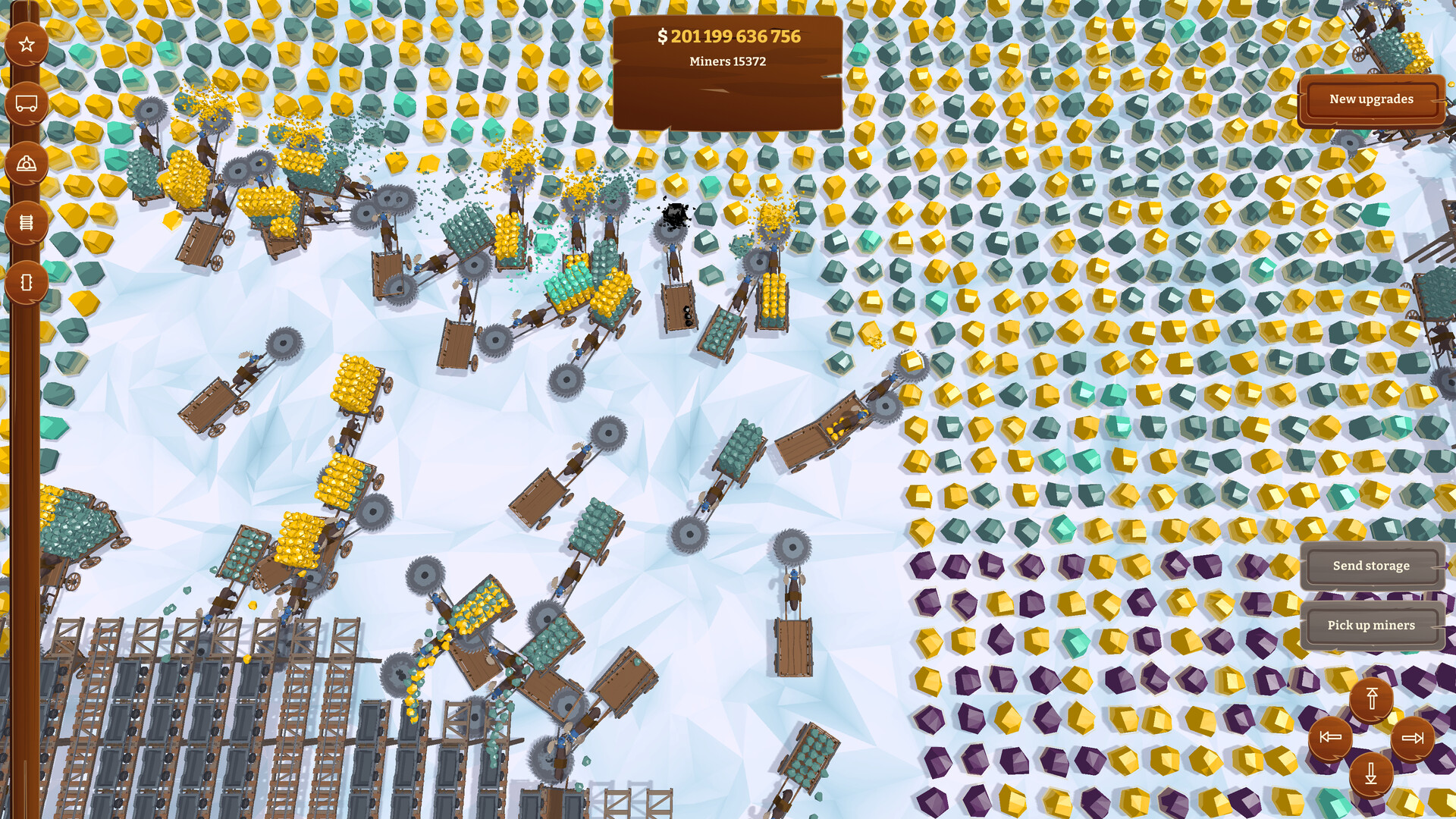Click the pan-down arrow navigation button
This screenshot has height=819, width=1456.
point(1370,775)
